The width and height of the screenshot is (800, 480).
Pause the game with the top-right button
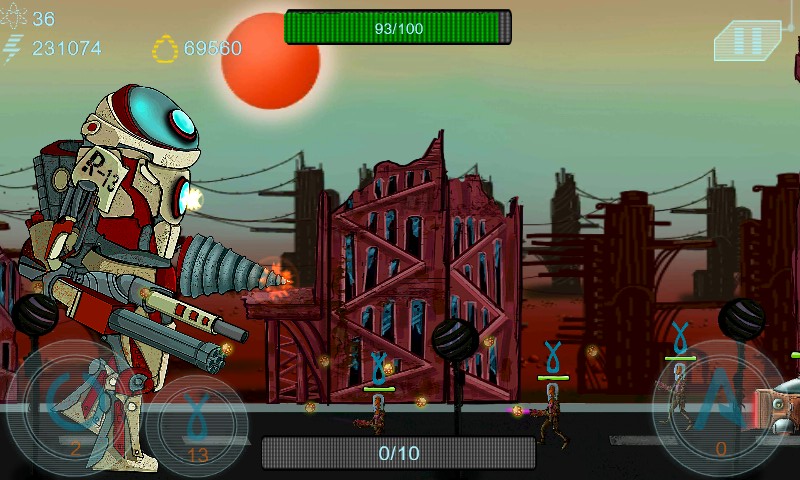[x=746, y=41]
